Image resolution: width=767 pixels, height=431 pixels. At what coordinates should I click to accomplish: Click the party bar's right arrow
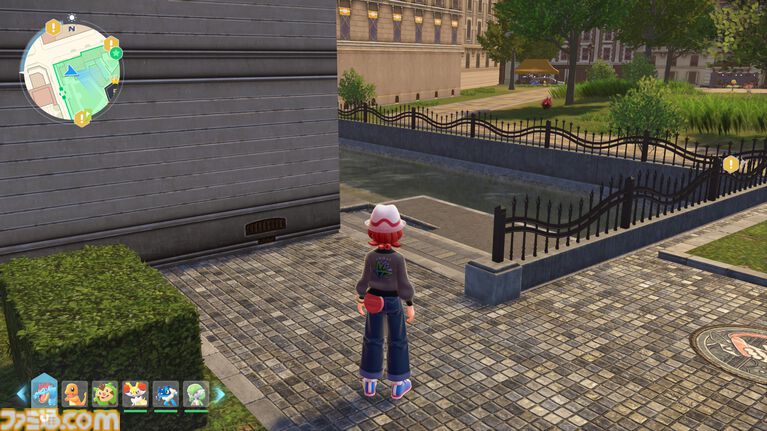219,394
